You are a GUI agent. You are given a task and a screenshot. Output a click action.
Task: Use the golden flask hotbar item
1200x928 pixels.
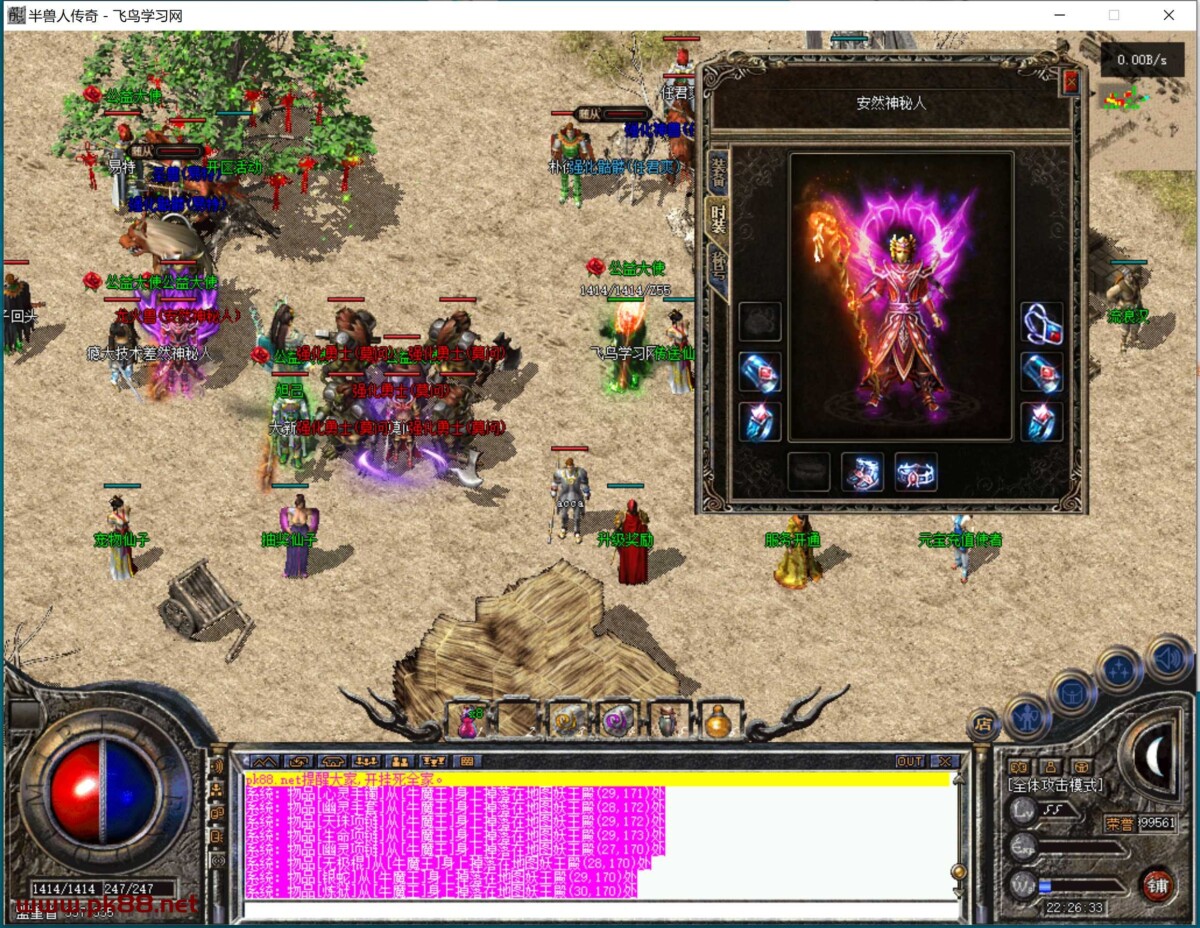point(716,720)
